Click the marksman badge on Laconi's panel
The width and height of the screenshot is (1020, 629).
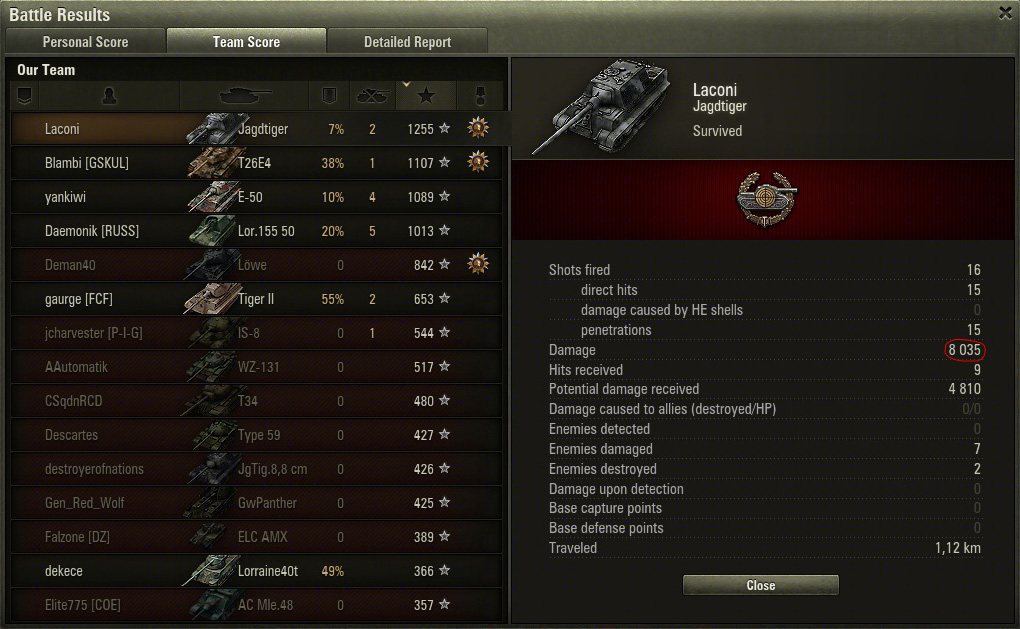pyautogui.click(x=760, y=196)
